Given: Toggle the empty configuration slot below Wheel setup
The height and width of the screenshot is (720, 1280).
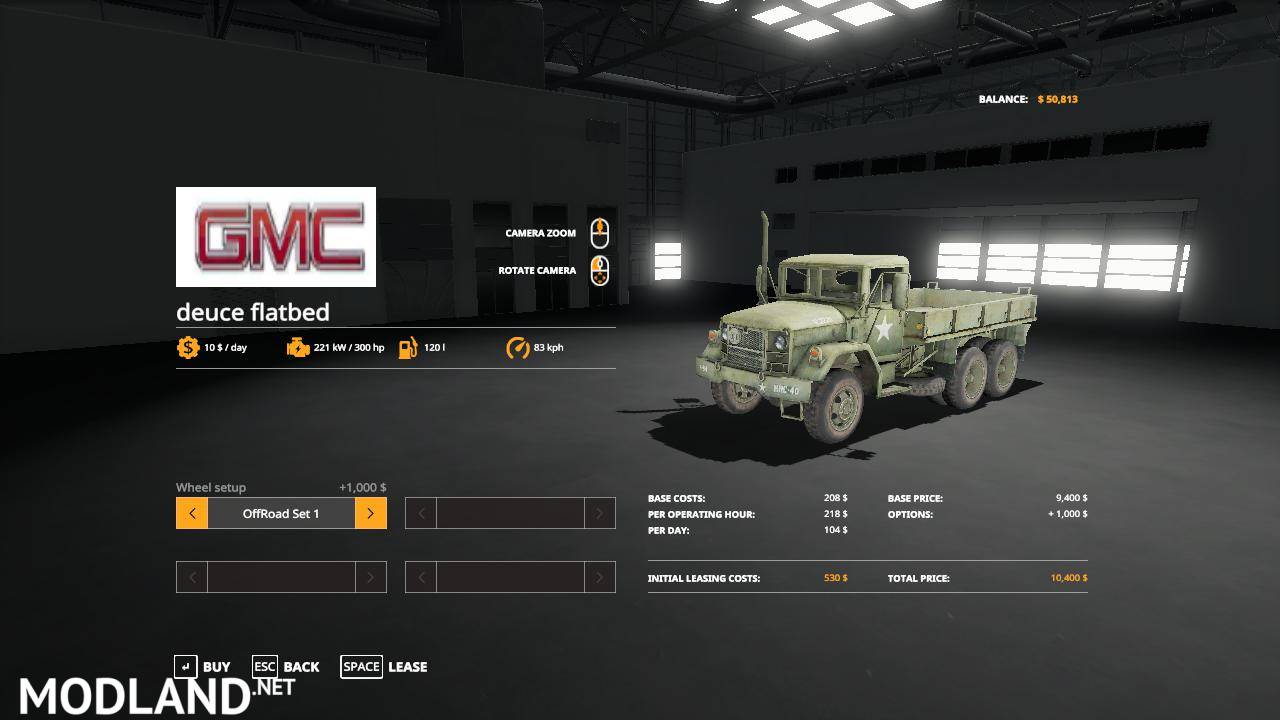Looking at the screenshot, I should (280, 577).
